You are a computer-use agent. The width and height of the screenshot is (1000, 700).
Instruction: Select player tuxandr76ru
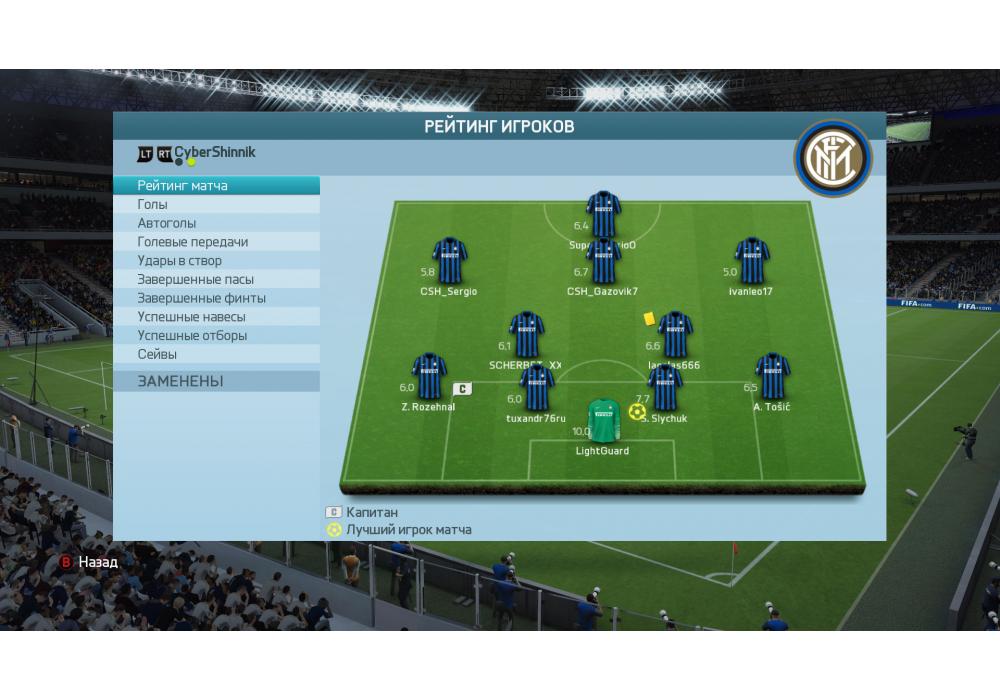tap(536, 389)
